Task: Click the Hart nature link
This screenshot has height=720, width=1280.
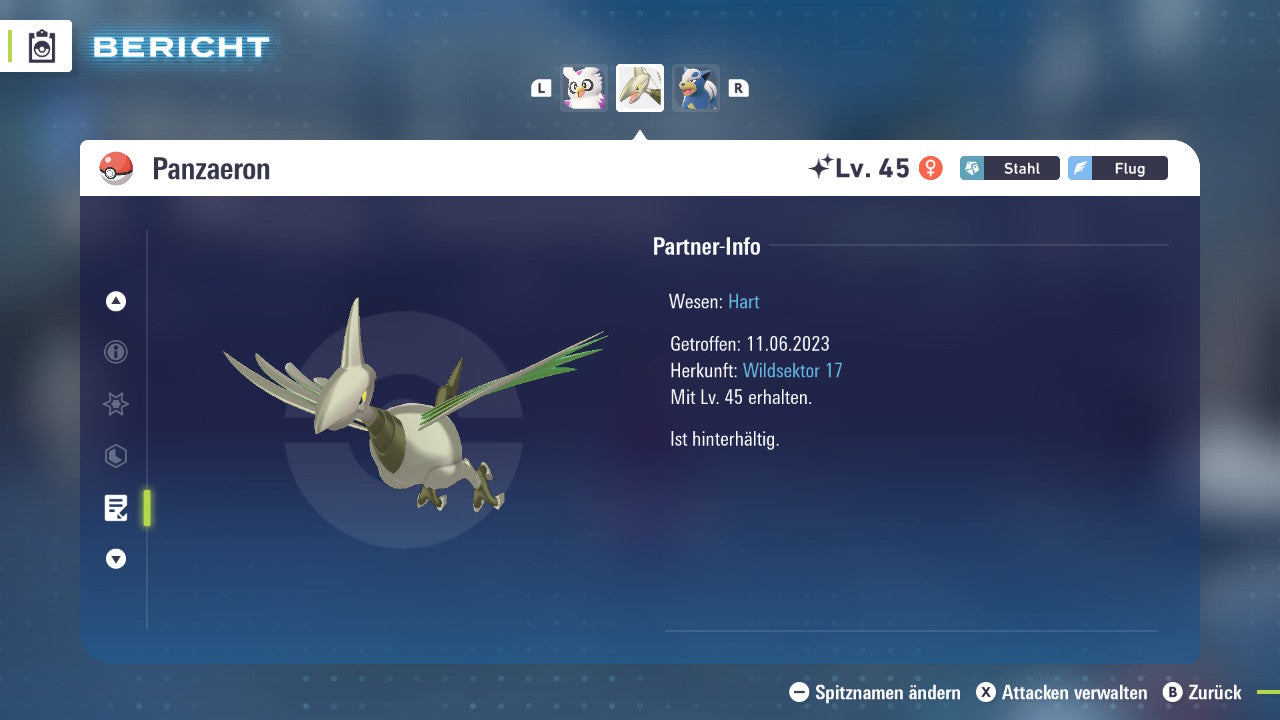Action: pos(743,301)
